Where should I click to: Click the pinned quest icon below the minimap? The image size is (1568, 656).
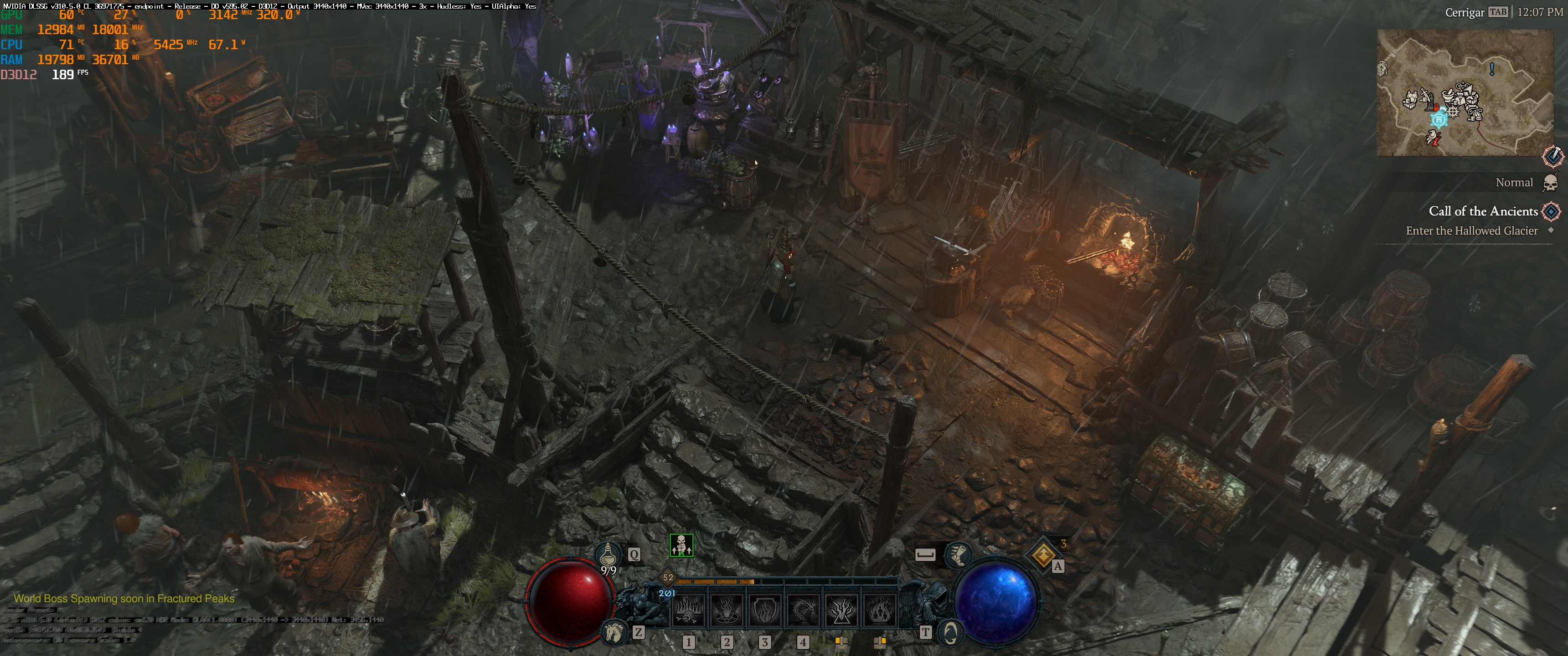(x=1553, y=156)
